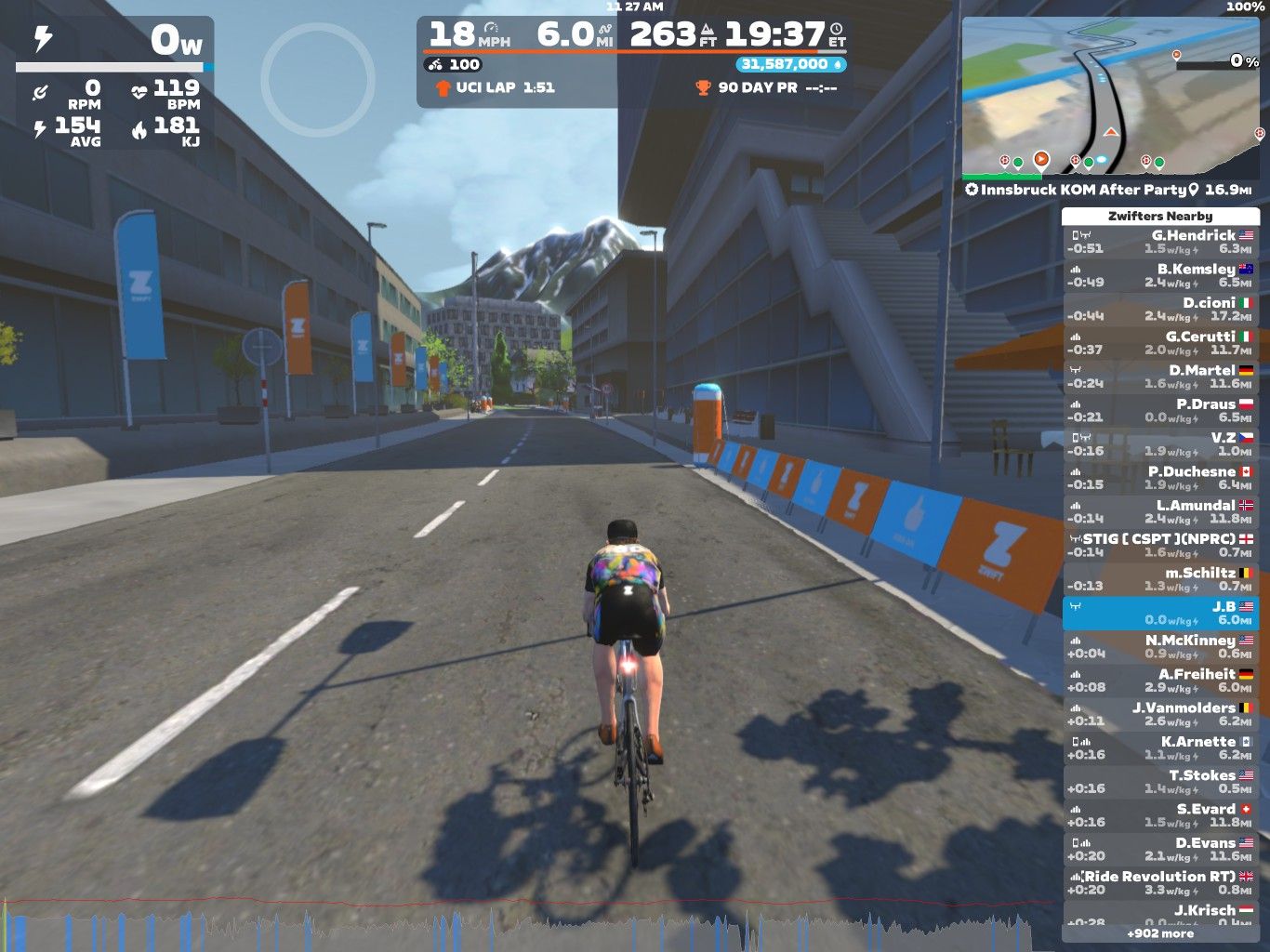Click the highlighted J.B rider row

pos(1160,613)
